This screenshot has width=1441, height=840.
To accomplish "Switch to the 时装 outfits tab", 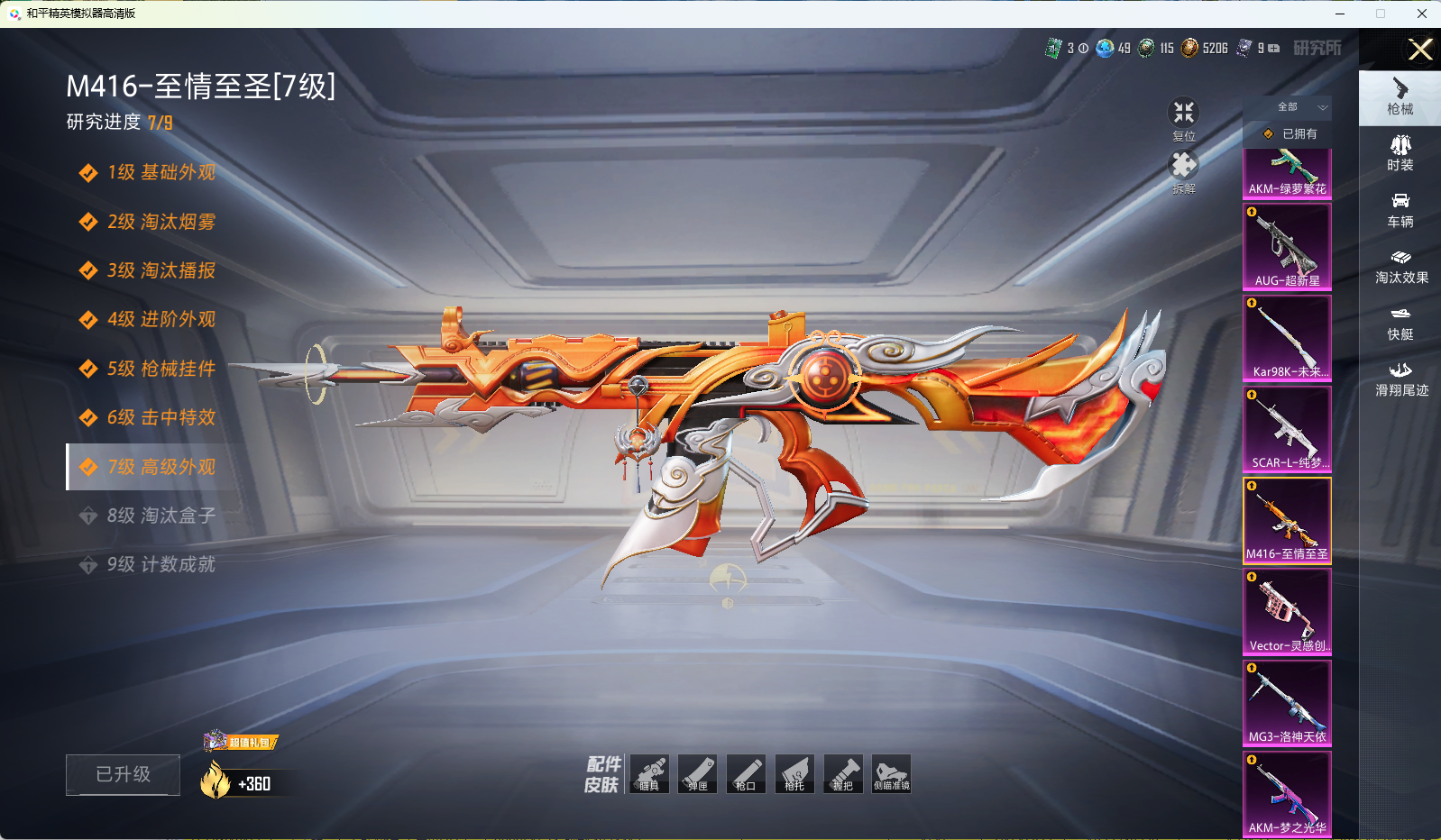I will [1400, 152].
